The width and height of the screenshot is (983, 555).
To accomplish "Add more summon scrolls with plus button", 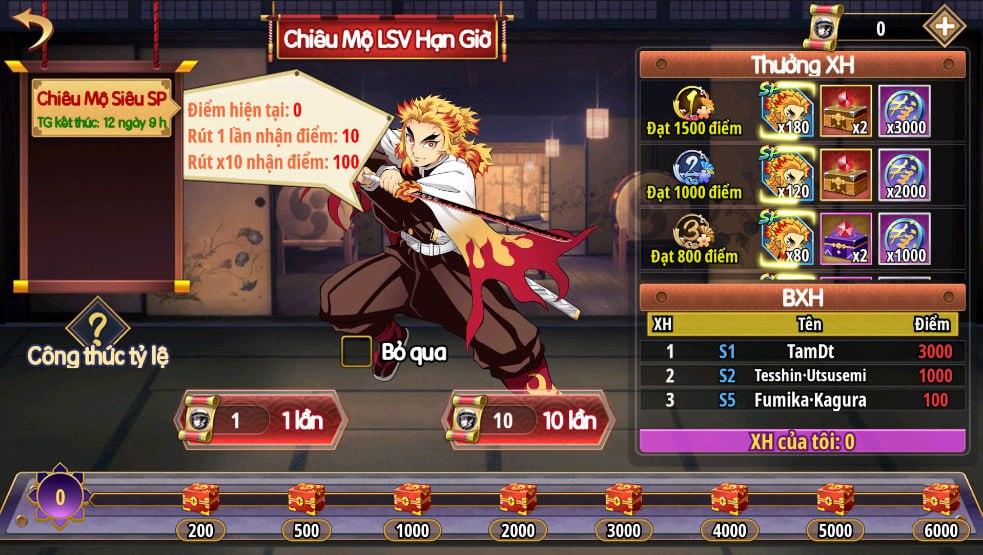I will tap(943, 27).
